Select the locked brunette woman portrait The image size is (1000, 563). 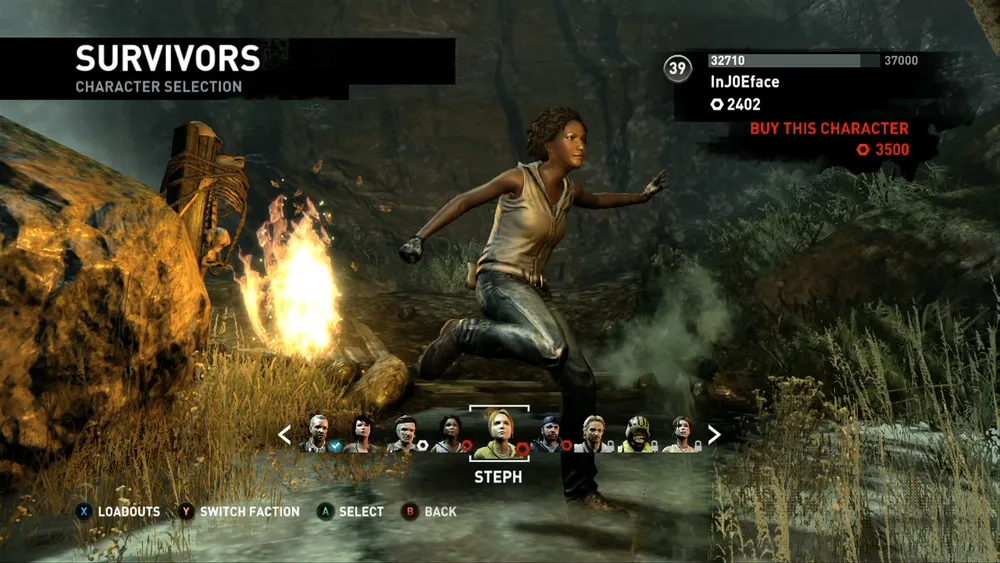pos(682,434)
